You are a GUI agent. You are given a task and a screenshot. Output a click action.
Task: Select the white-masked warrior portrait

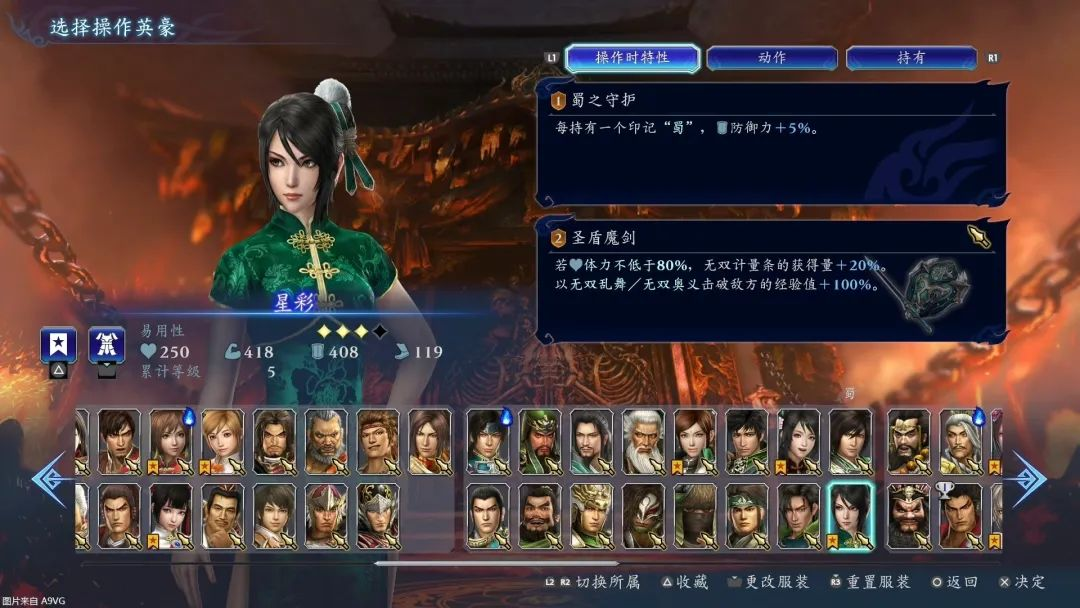click(x=643, y=515)
